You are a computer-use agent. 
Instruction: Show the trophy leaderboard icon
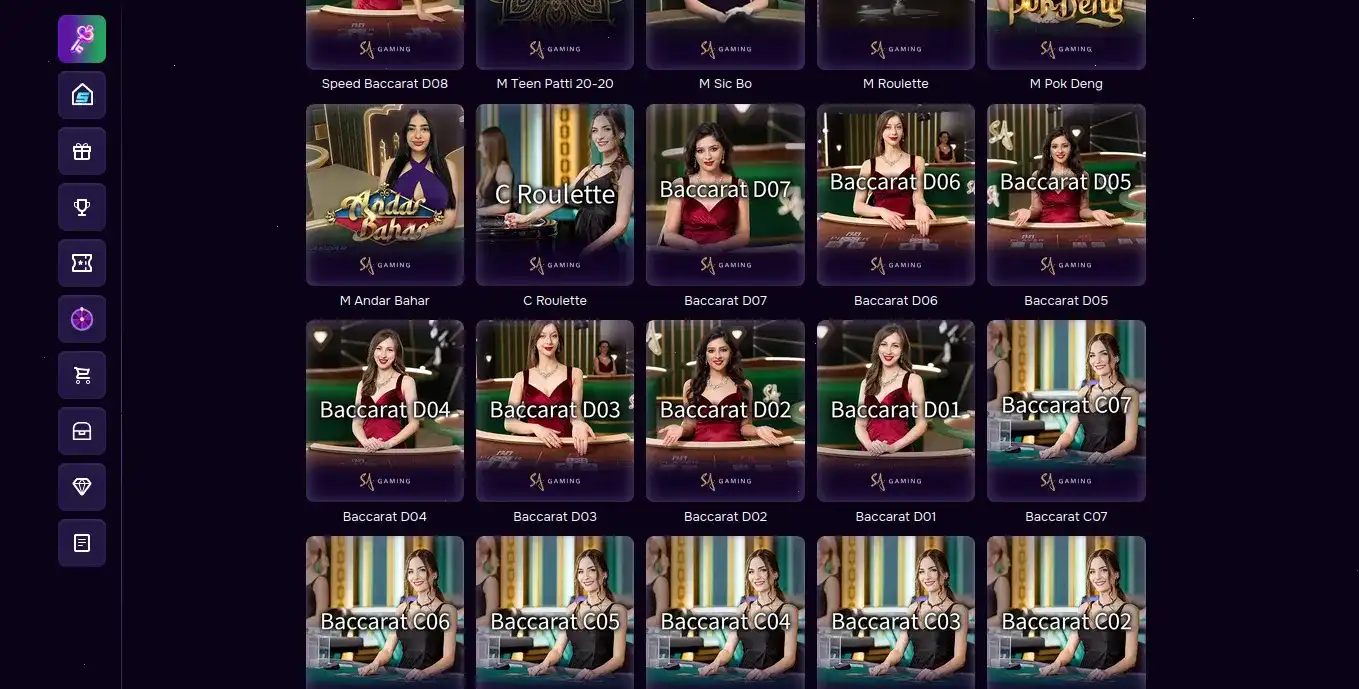point(82,207)
